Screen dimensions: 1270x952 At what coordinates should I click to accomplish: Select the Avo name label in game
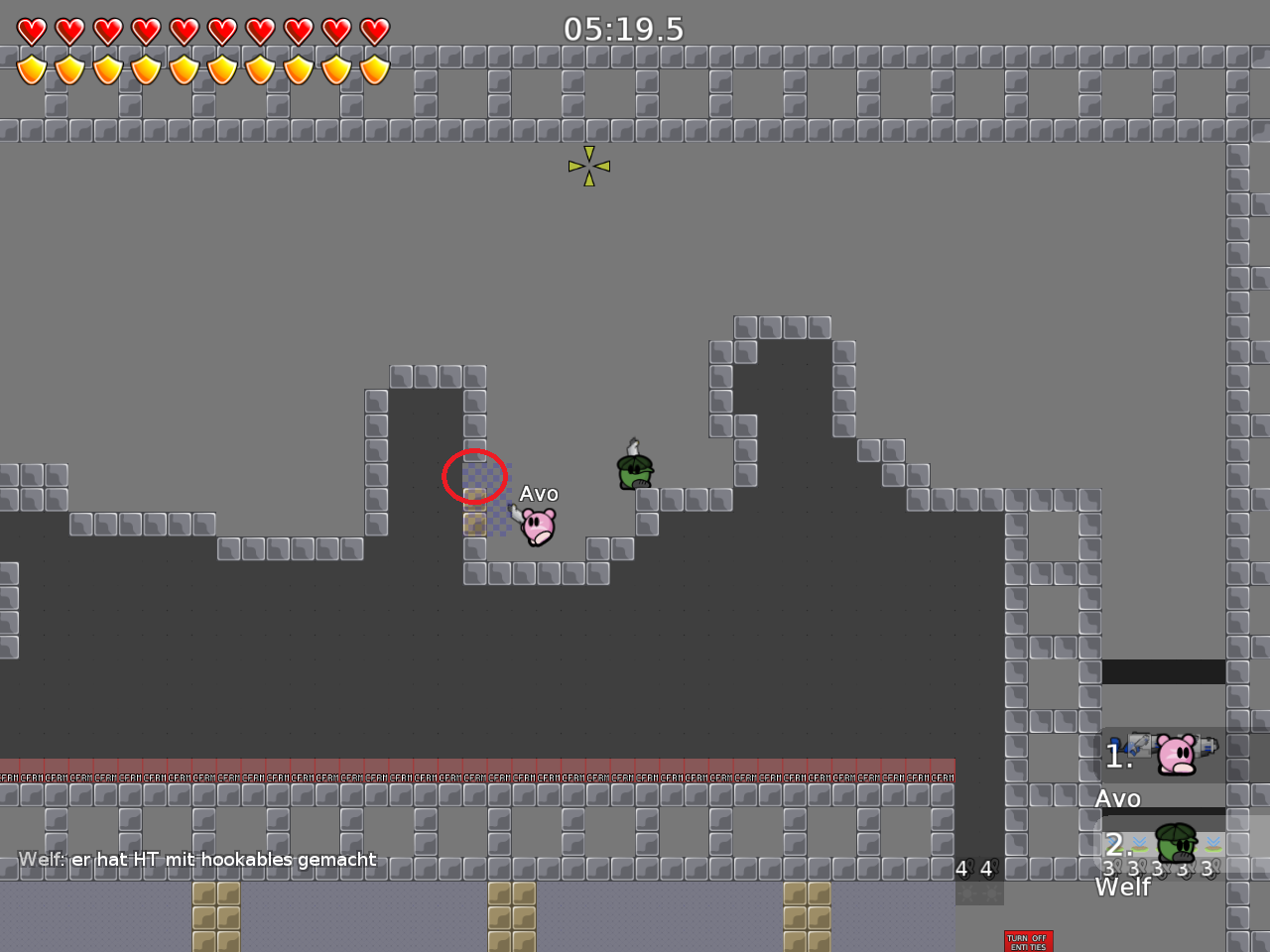[x=540, y=493]
